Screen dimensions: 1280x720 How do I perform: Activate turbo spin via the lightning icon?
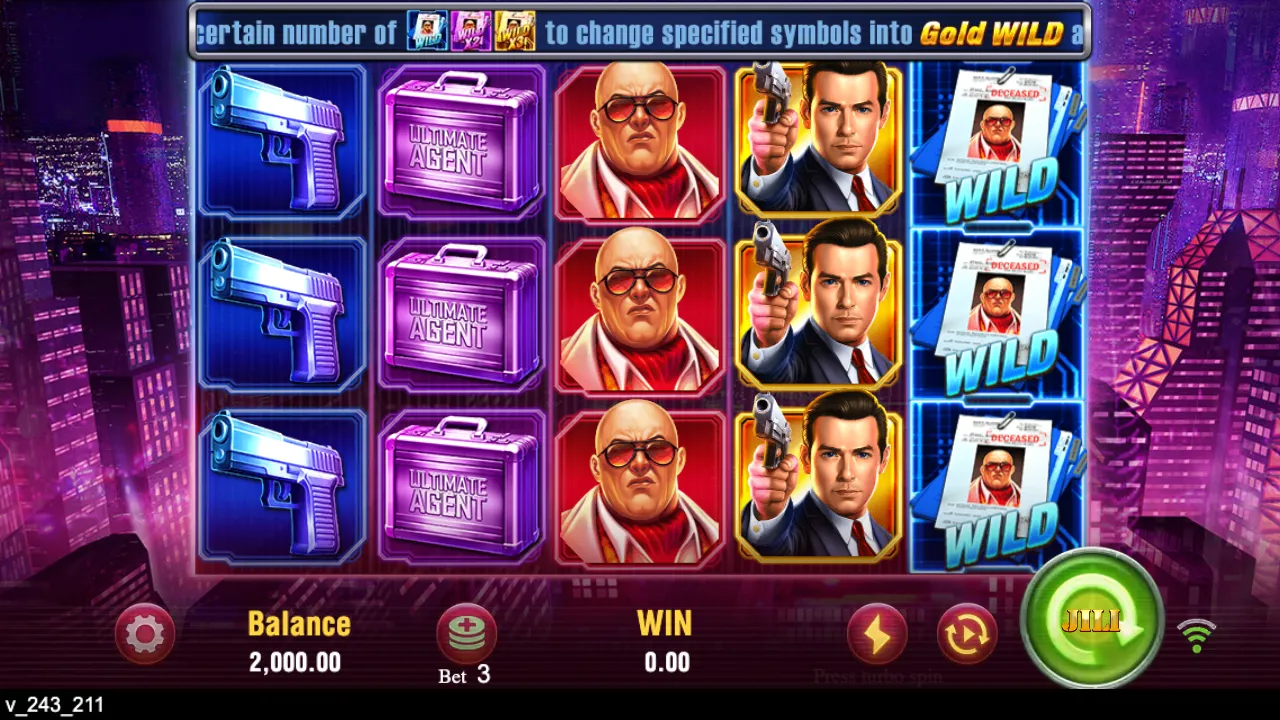(878, 634)
